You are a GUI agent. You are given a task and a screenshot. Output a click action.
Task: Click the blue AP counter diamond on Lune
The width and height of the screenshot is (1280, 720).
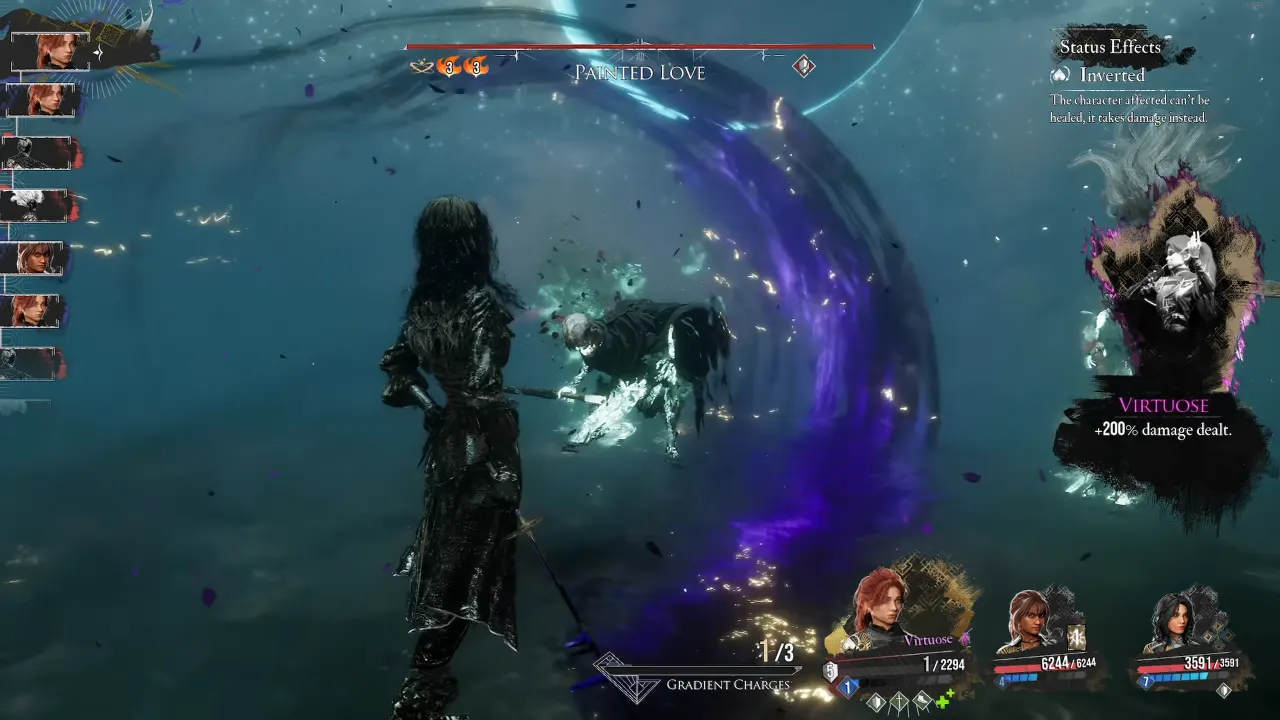1146,682
